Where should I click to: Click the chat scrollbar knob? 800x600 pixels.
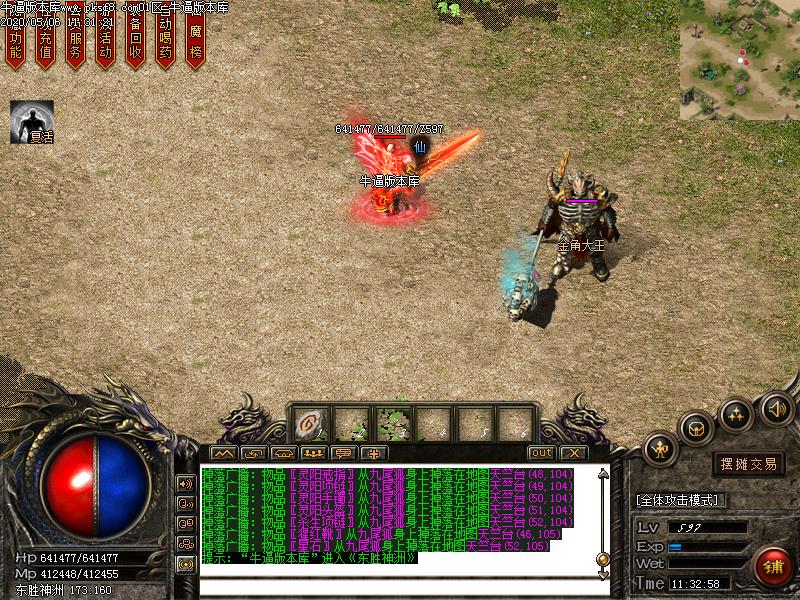click(603, 560)
